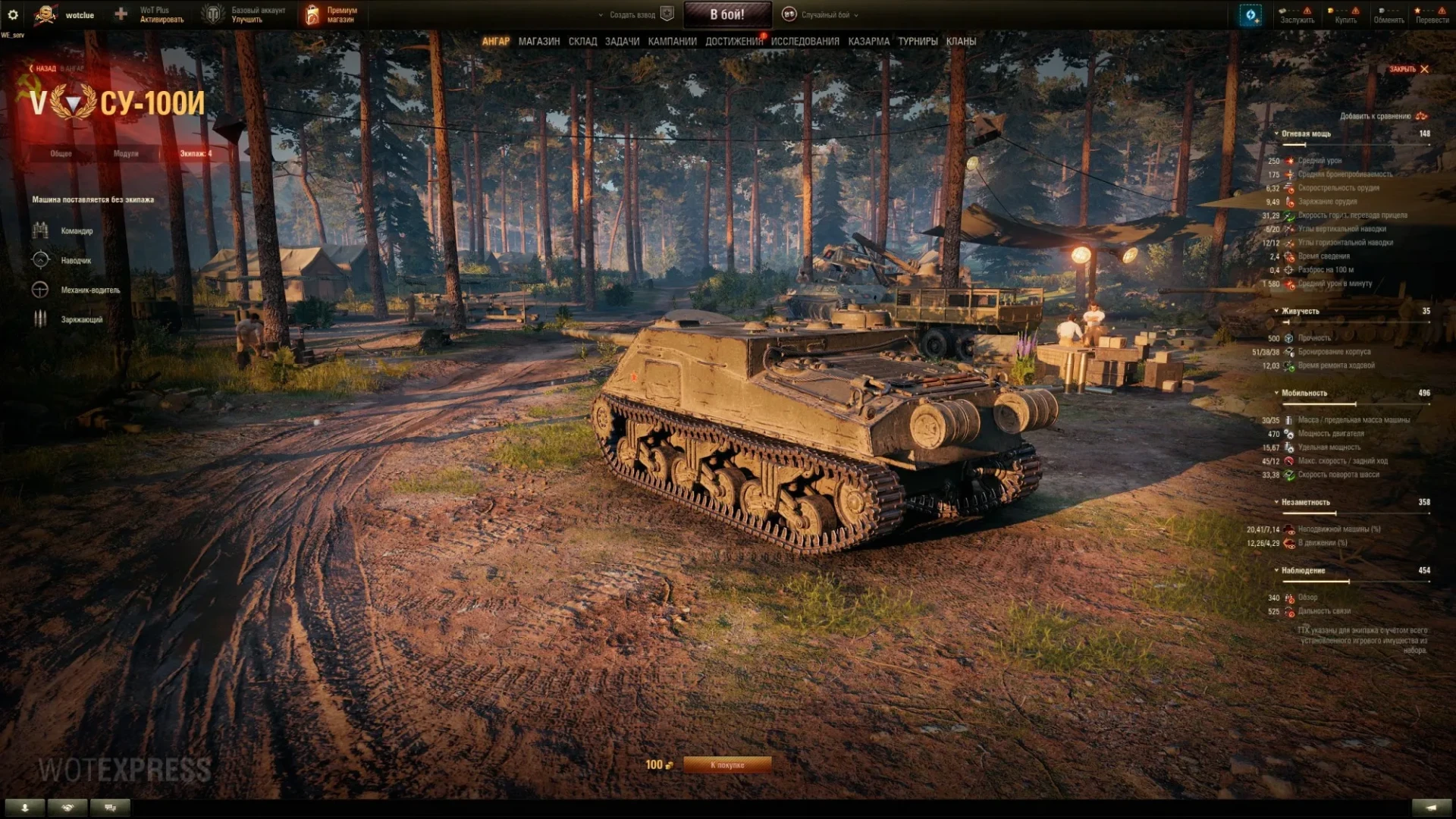Open the КЛАНЫ clans menu
Image resolution: width=1456 pixels, height=819 pixels.
(961, 42)
